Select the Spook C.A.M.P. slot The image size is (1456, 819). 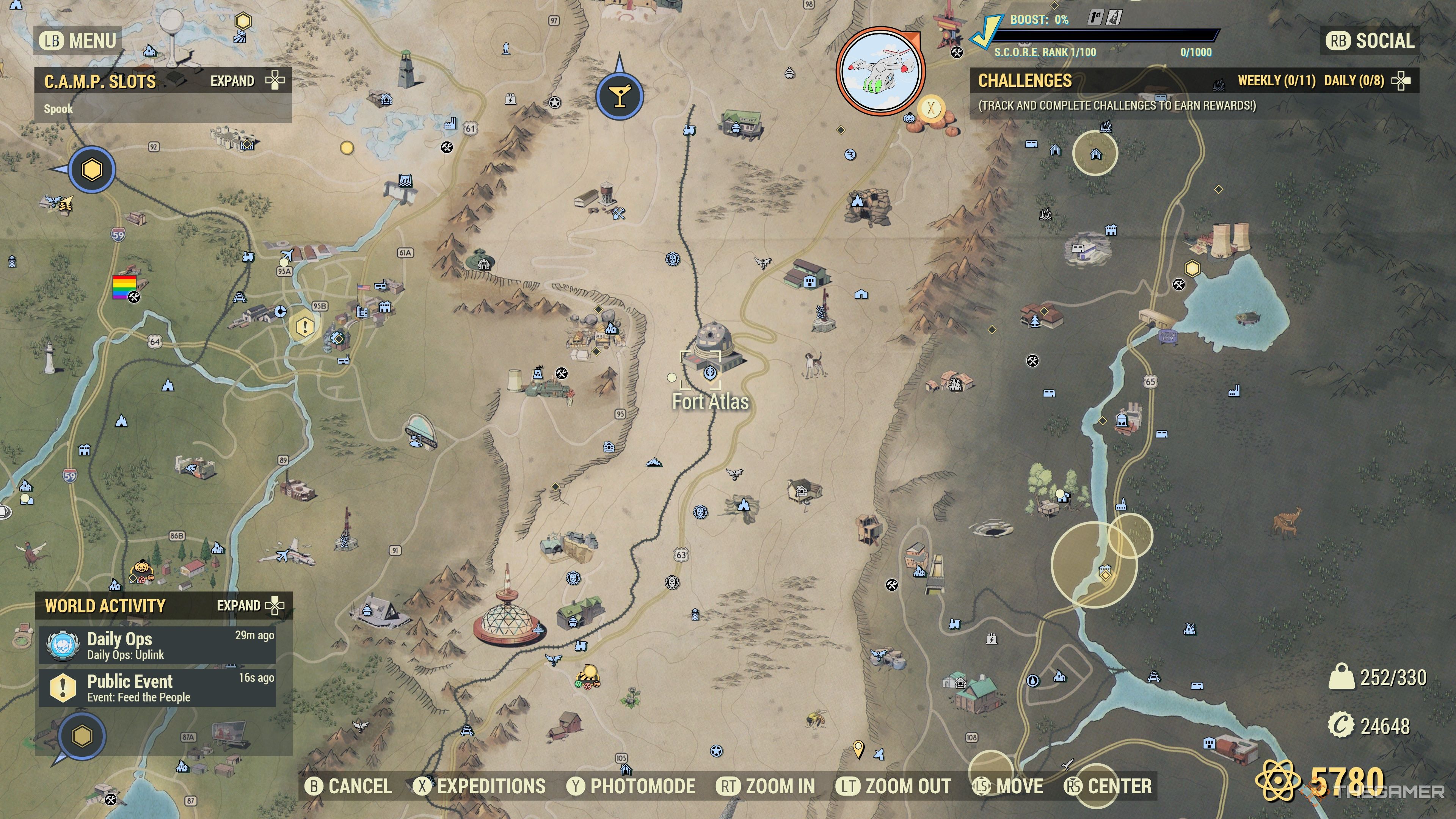point(59,109)
